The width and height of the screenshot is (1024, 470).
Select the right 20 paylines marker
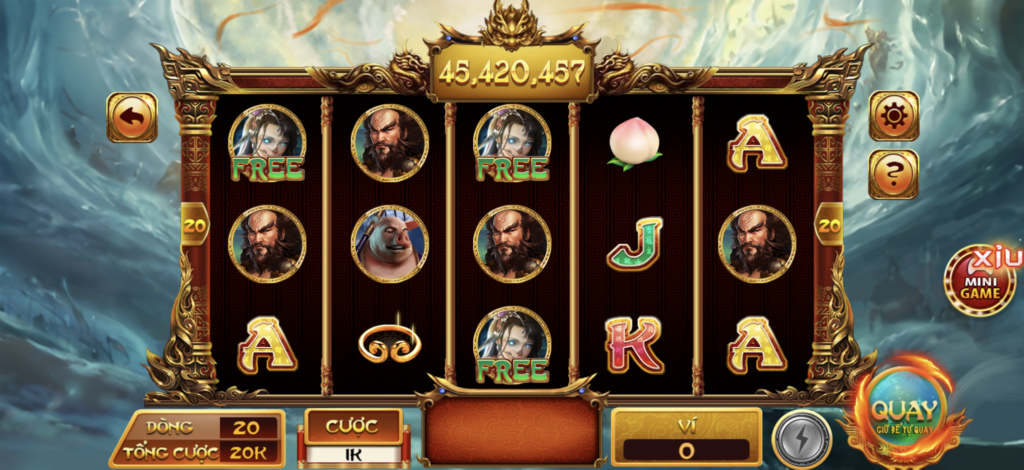(x=829, y=226)
